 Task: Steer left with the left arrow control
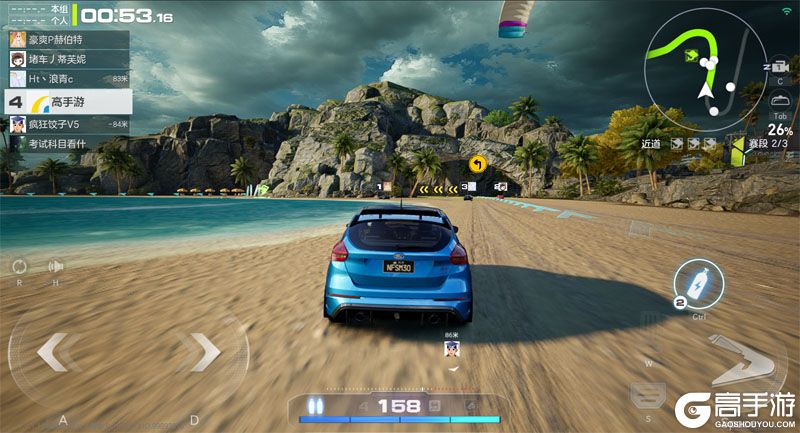click(58, 351)
